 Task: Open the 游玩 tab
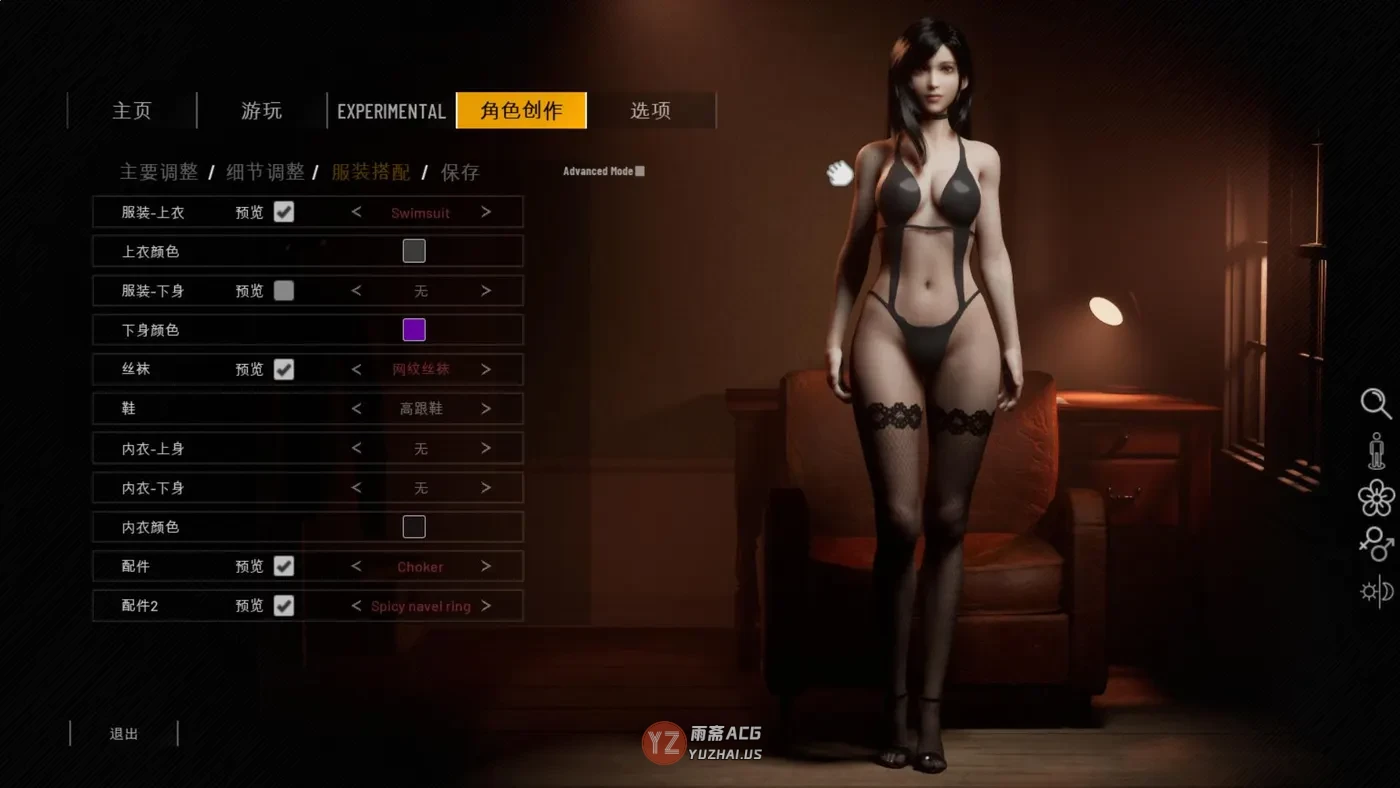[x=262, y=111]
